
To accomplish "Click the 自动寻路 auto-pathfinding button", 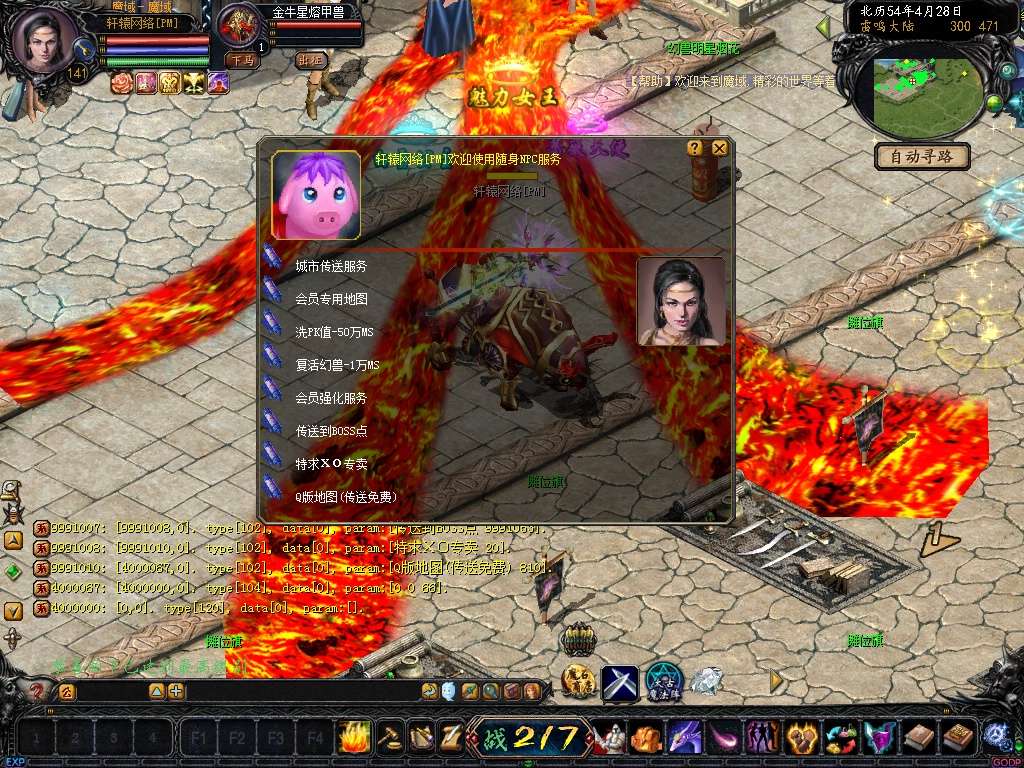I will (922, 156).
